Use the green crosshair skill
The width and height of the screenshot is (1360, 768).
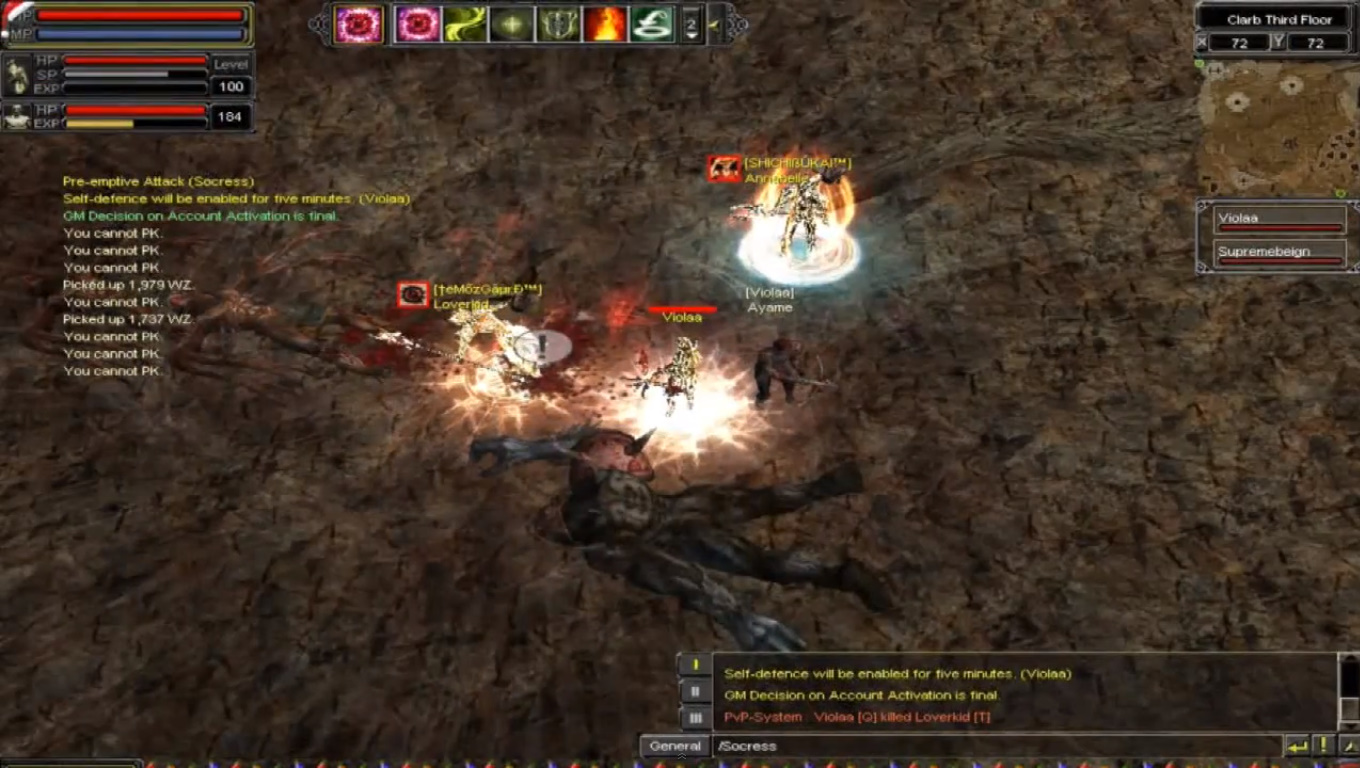point(511,24)
